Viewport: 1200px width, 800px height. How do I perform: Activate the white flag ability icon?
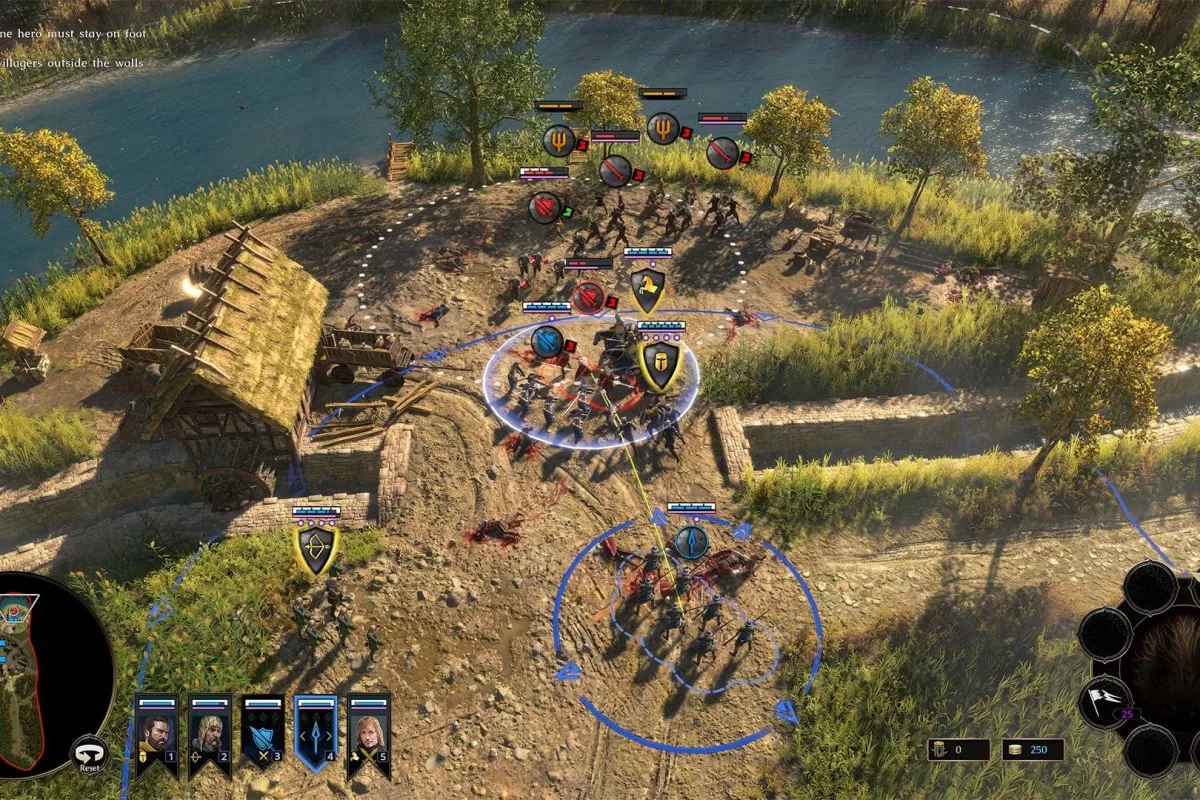tap(1104, 699)
